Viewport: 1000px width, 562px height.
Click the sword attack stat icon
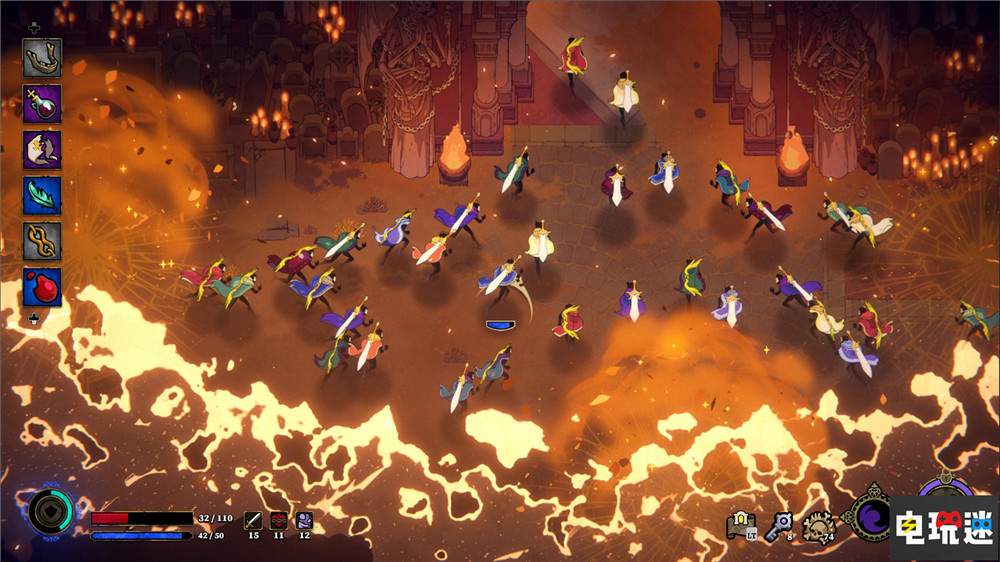(253, 519)
